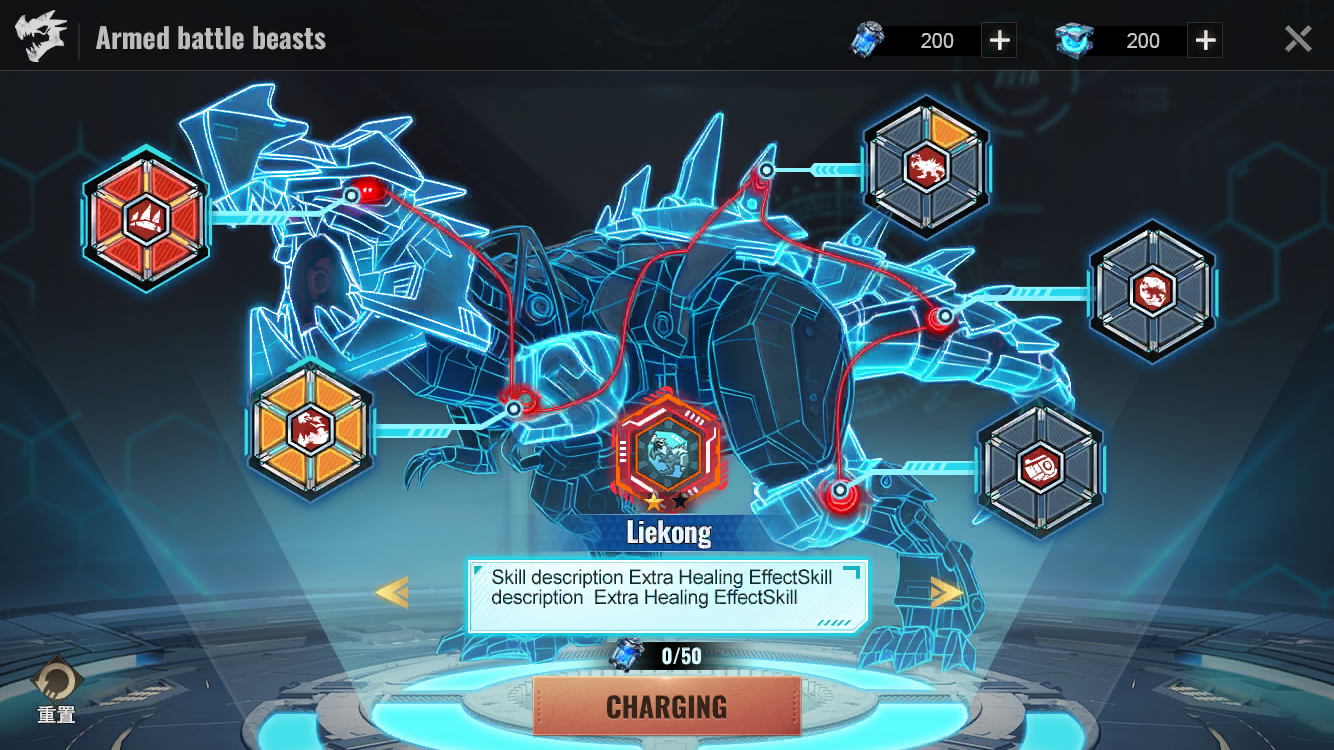
Task: Open the grey hexagon running beast slot
Action: pyautogui.click(x=926, y=167)
